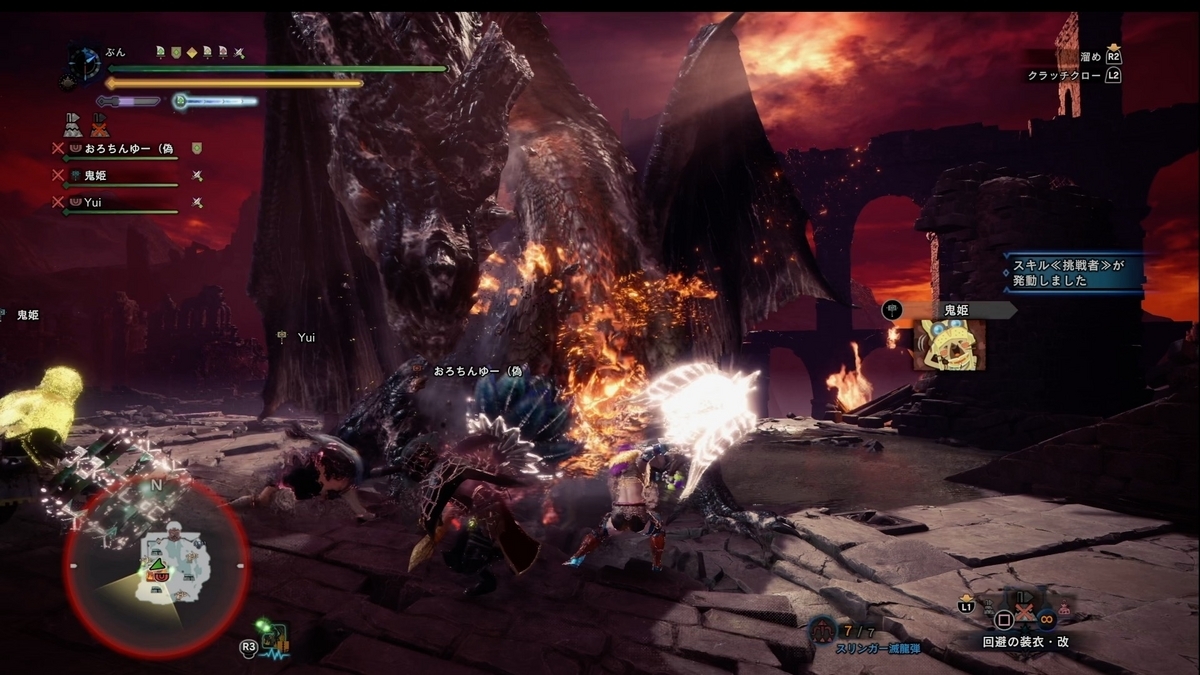1200x675 pixels.
Task: Click the crossed-out mantle cooldown icon under gauges
Action: coord(99,126)
